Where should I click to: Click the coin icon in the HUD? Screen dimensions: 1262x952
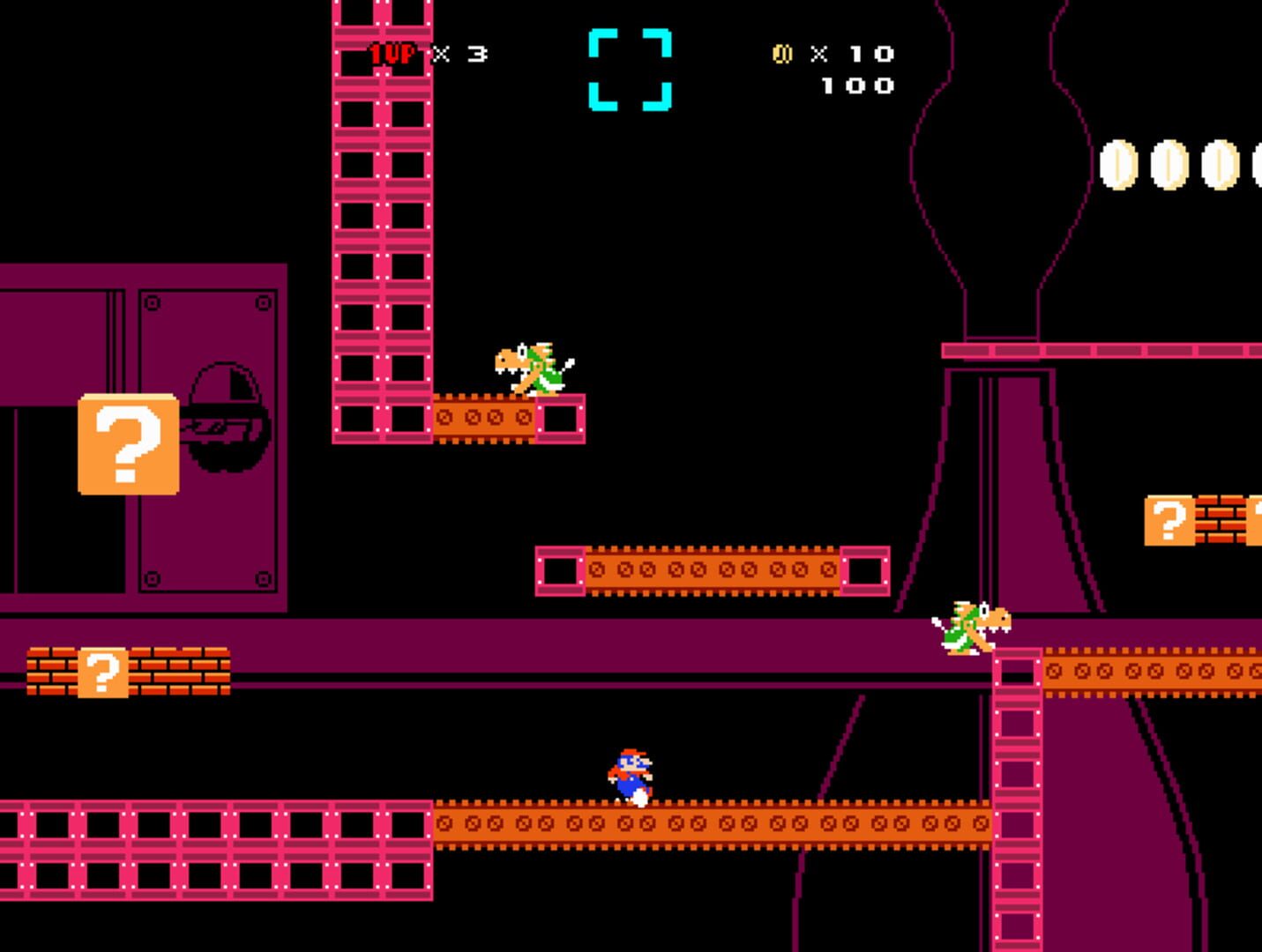point(781,54)
